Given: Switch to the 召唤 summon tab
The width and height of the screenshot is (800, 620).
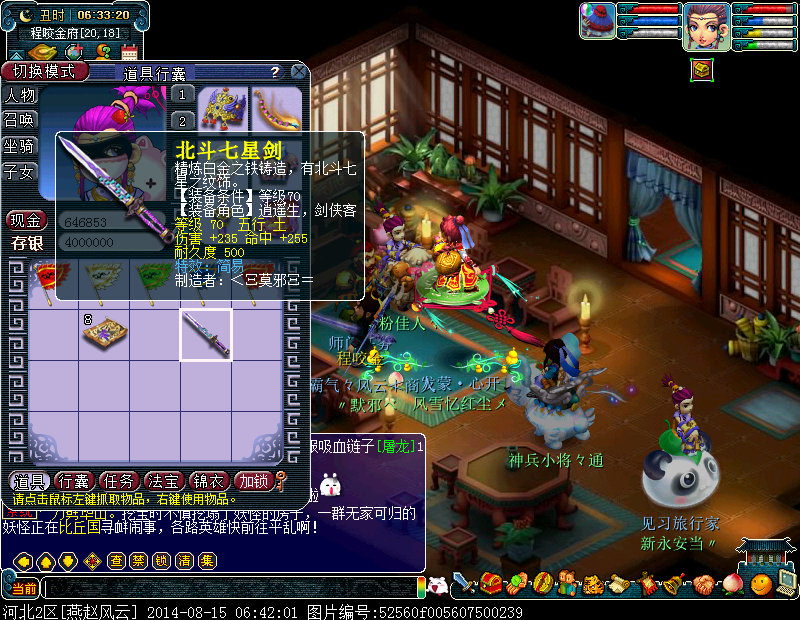Looking at the screenshot, I should pos(21,120).
